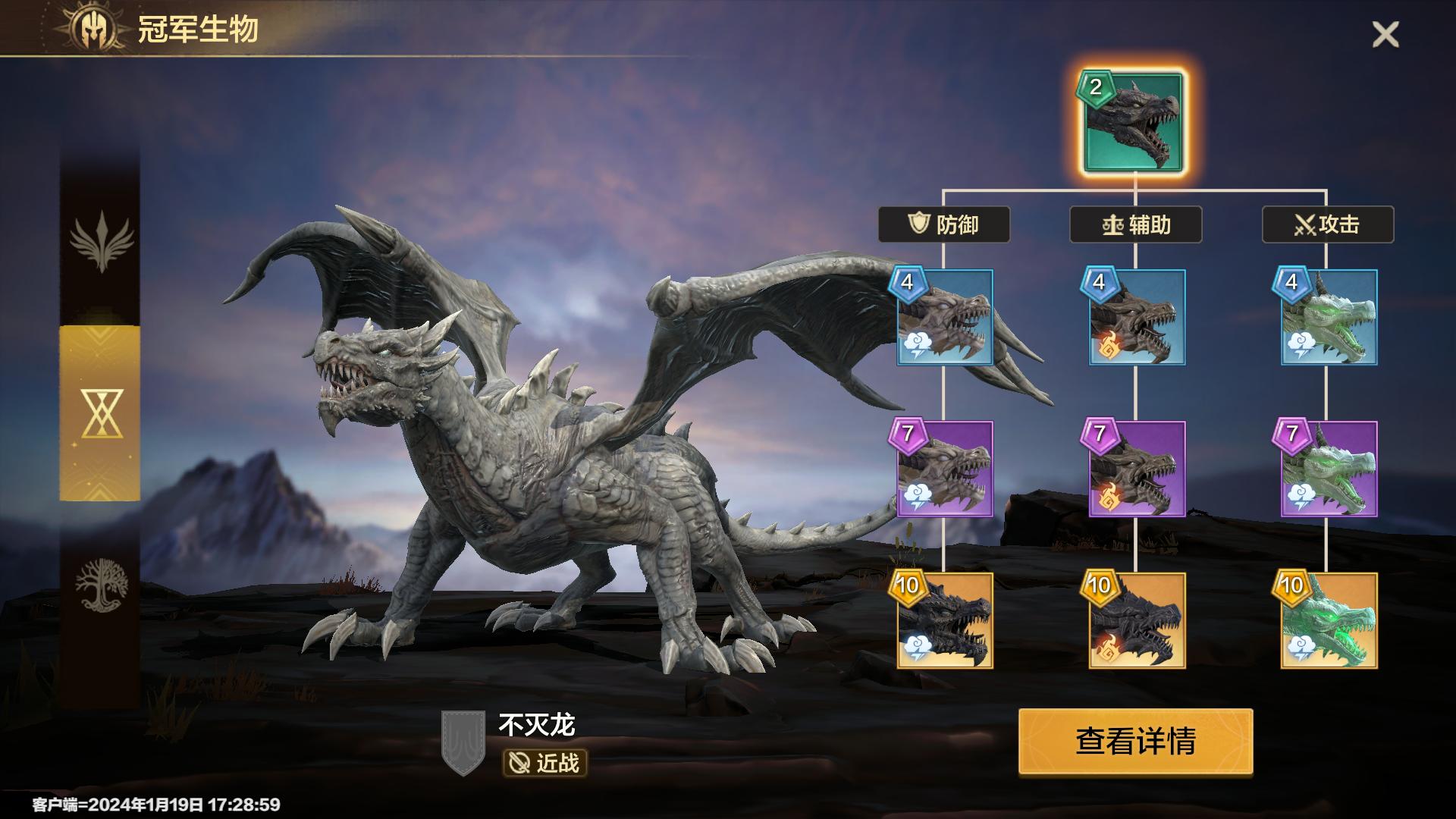
Task: Pick the level 7 purple support dragon
Action: [1136, 469]
